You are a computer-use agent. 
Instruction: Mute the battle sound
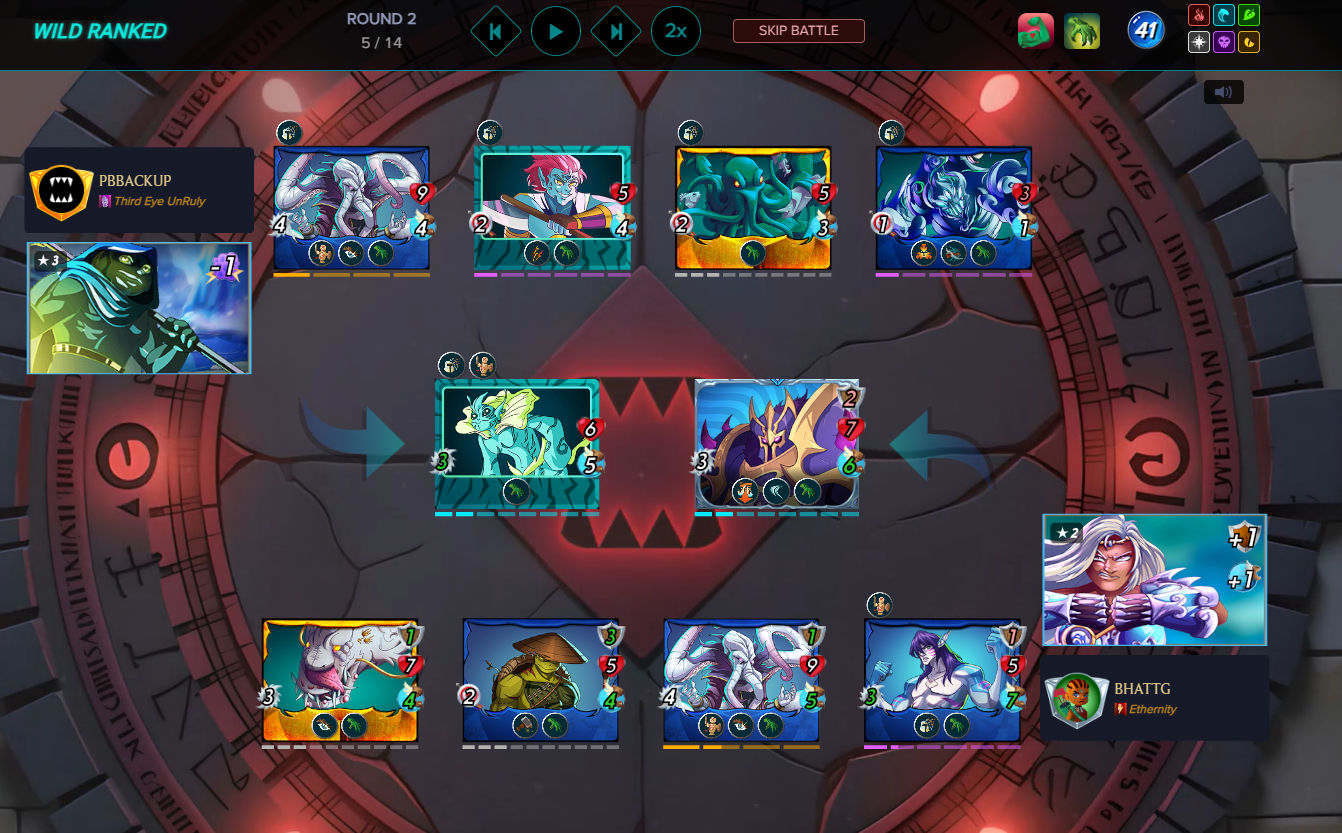tap(1223, 92)
